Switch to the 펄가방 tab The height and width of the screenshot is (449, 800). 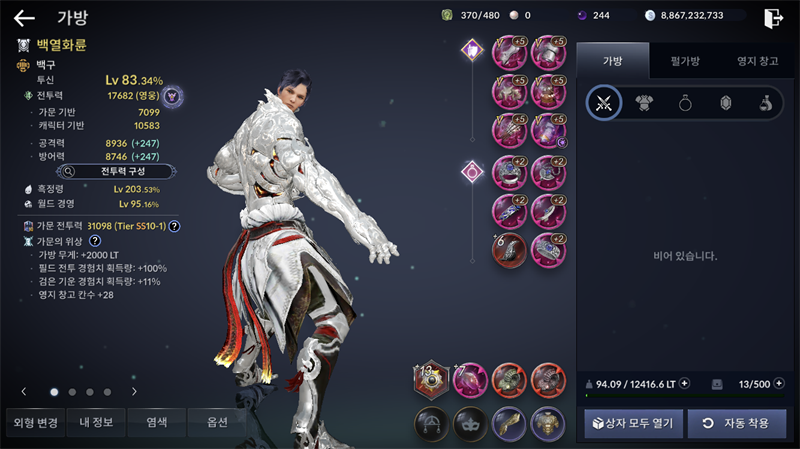point(684,62)
